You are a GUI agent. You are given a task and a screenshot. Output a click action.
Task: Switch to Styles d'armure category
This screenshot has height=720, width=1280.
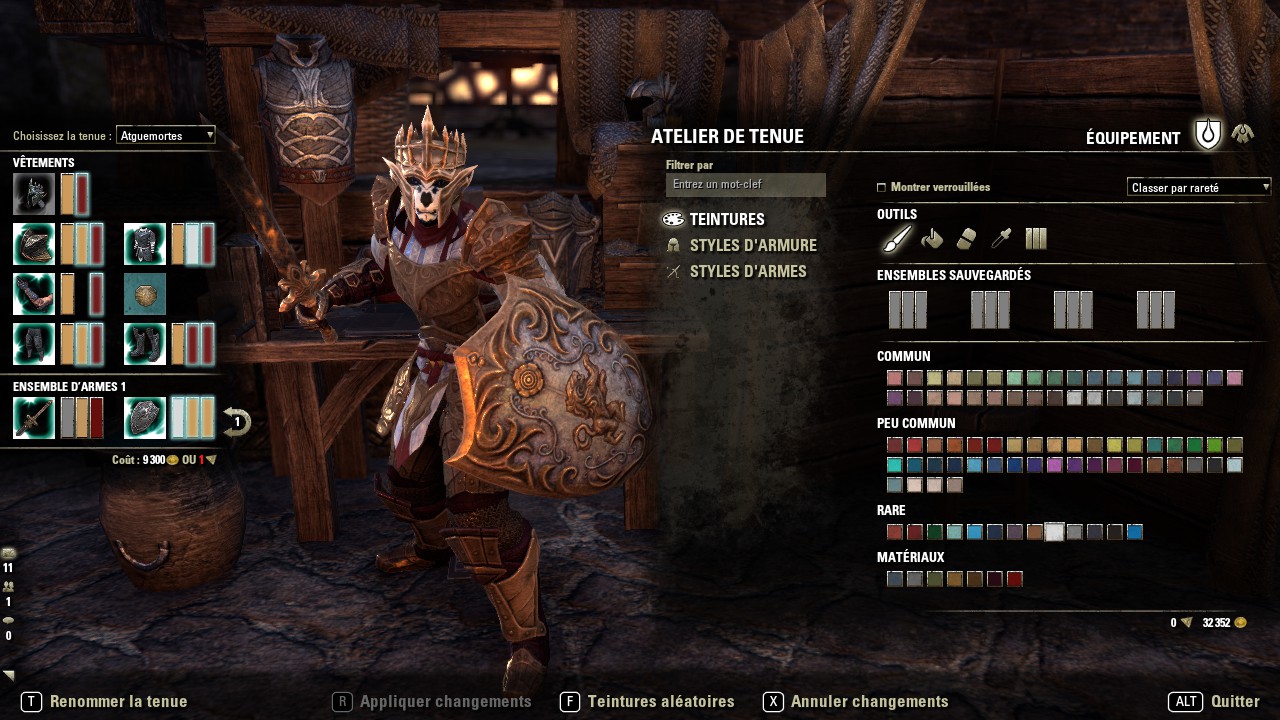[x=752, y=246]
